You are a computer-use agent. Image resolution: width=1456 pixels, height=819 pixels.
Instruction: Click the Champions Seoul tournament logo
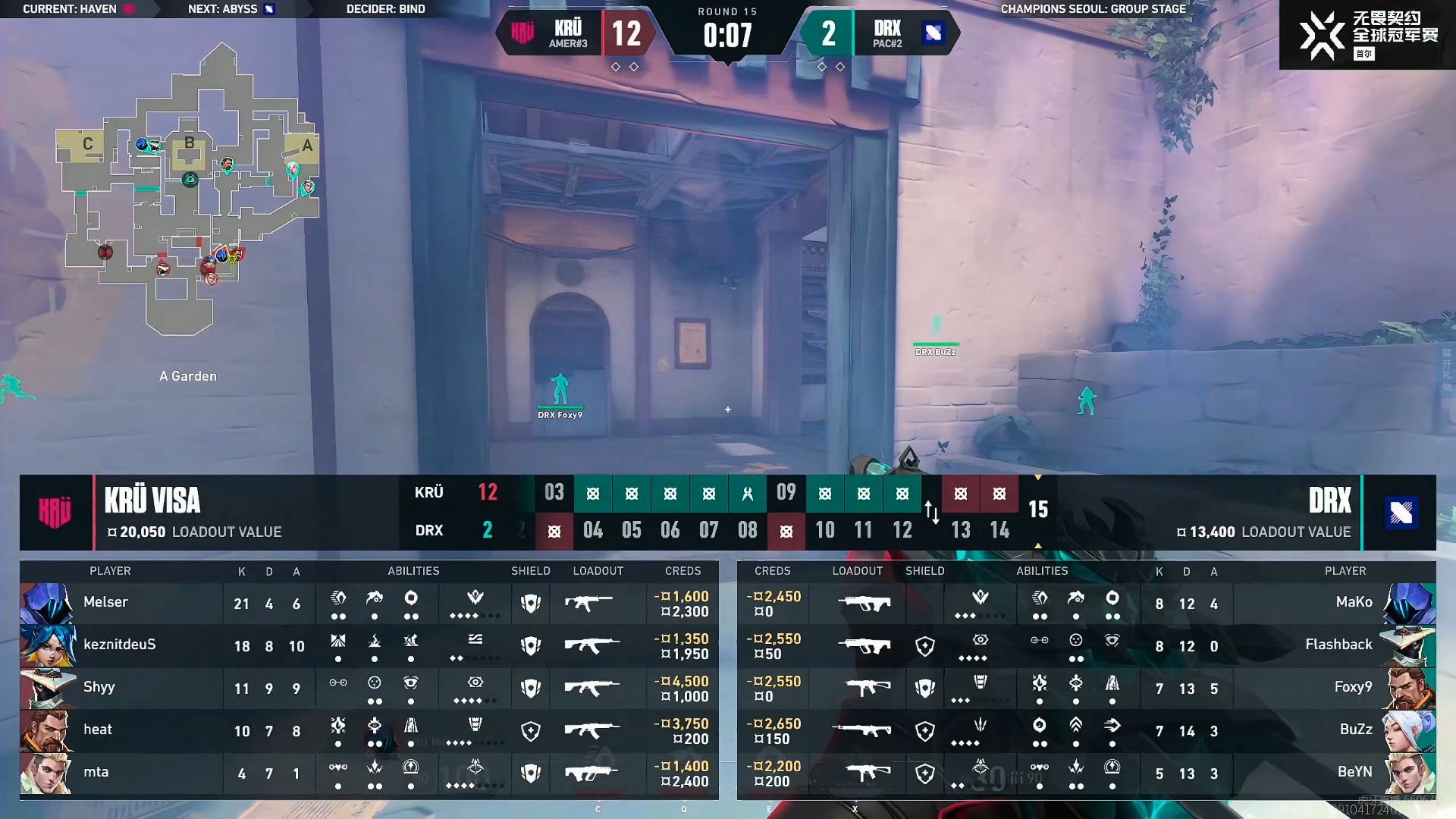[x=1367, y=35]
